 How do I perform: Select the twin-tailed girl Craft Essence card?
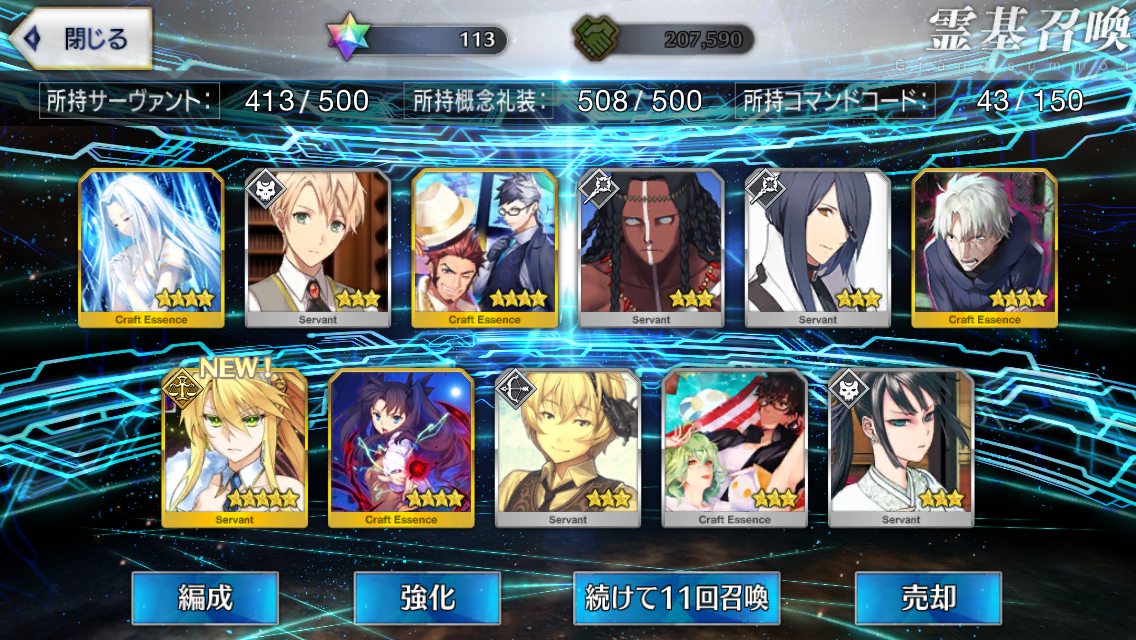click(401, 447)
